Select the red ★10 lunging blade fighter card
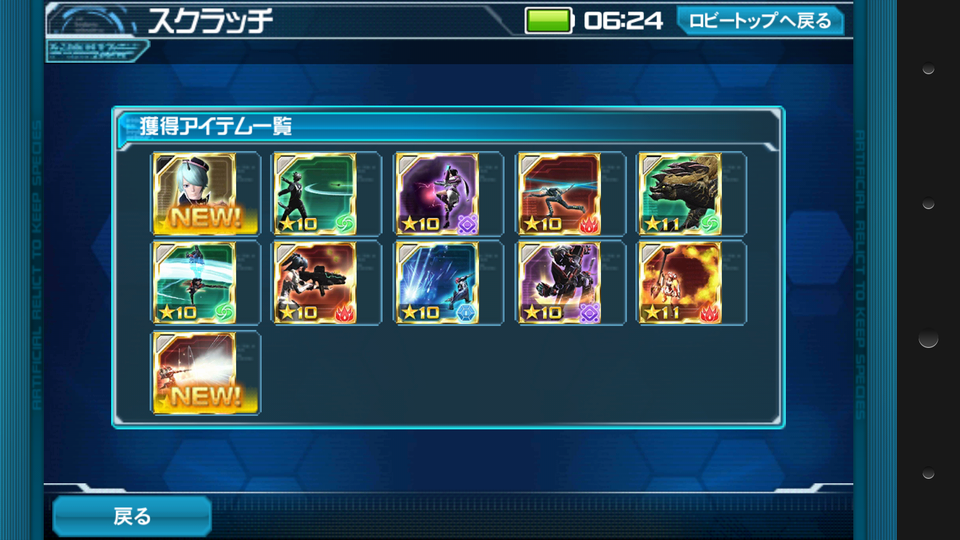Image resolution: width=960 pixels, height=540 pixels. [x=559, y=193]
